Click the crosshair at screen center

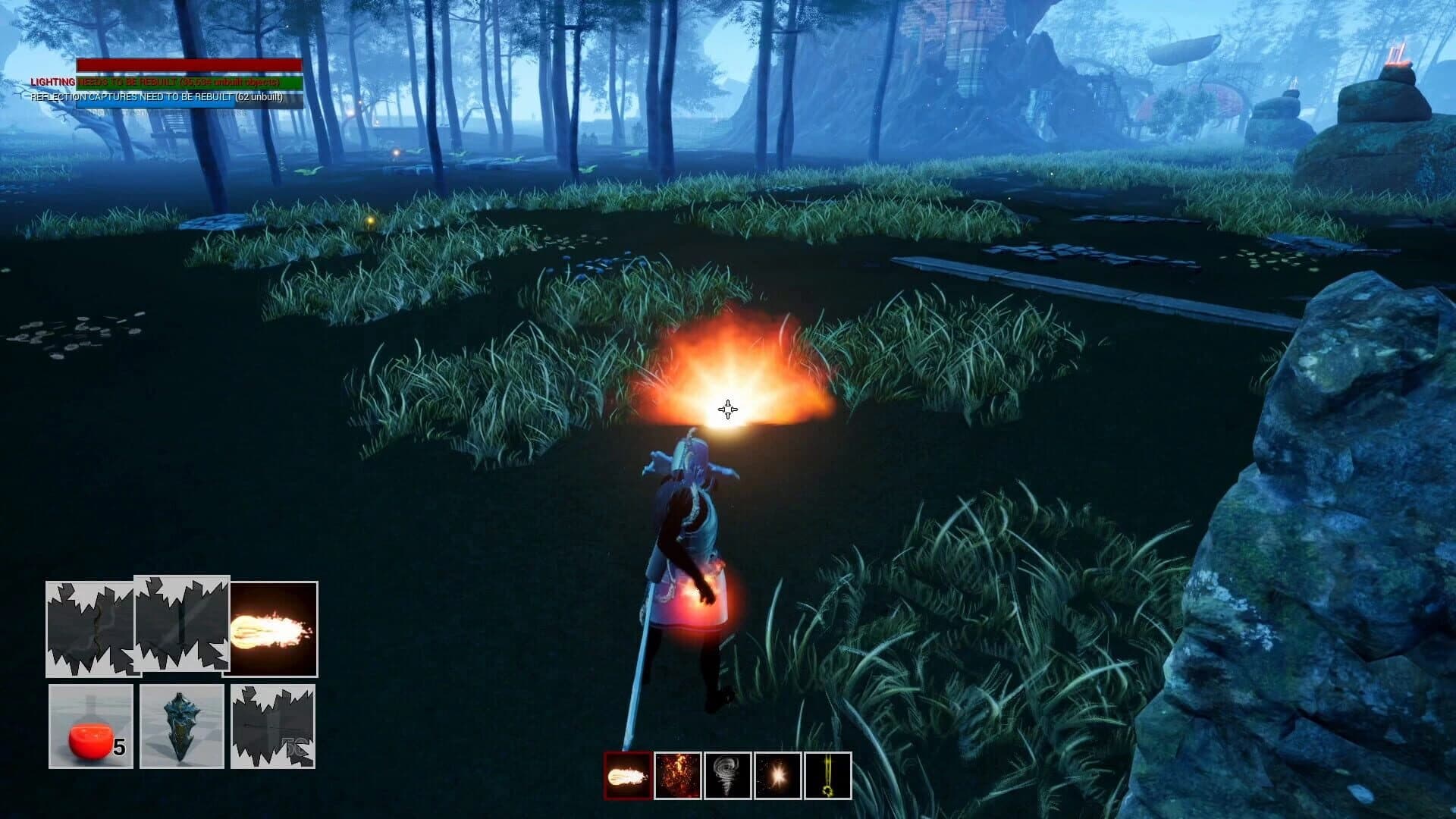pyautogui.click(x=727, y=409)
